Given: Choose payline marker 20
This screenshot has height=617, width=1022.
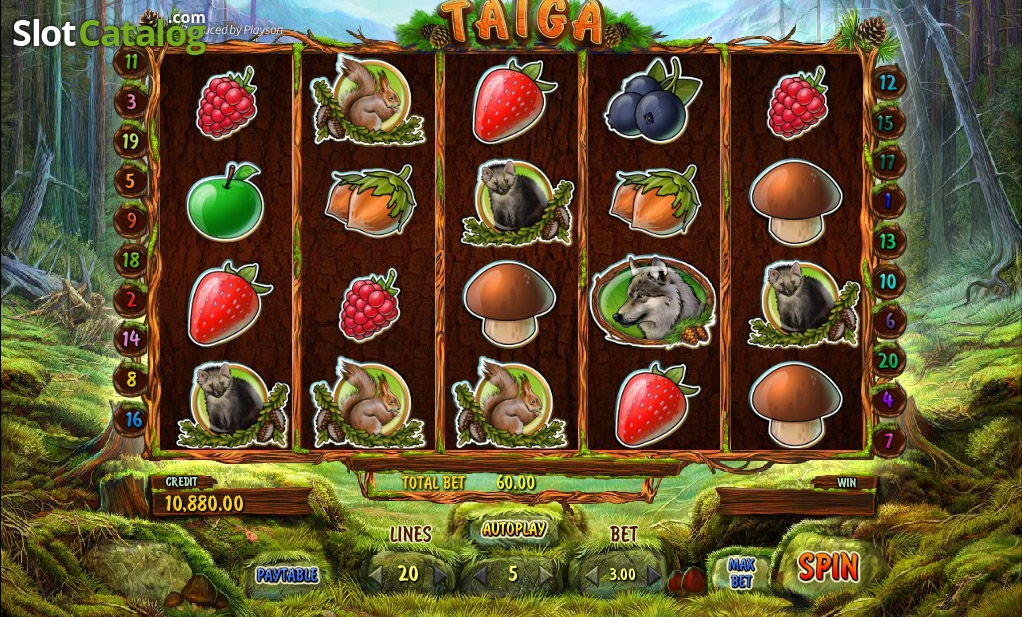Looking at the screenshot, I should coord(887,360).
